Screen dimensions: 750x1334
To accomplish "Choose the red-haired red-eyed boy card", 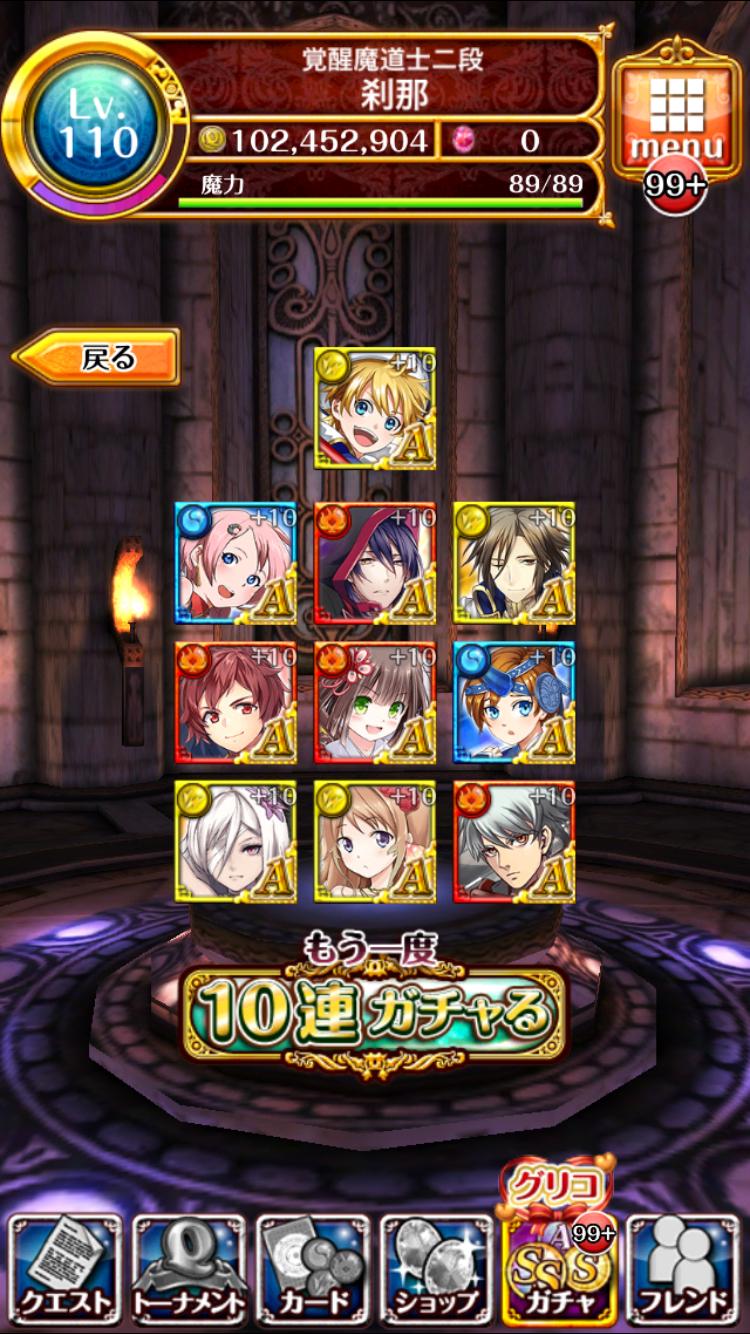I will [236, 702].
